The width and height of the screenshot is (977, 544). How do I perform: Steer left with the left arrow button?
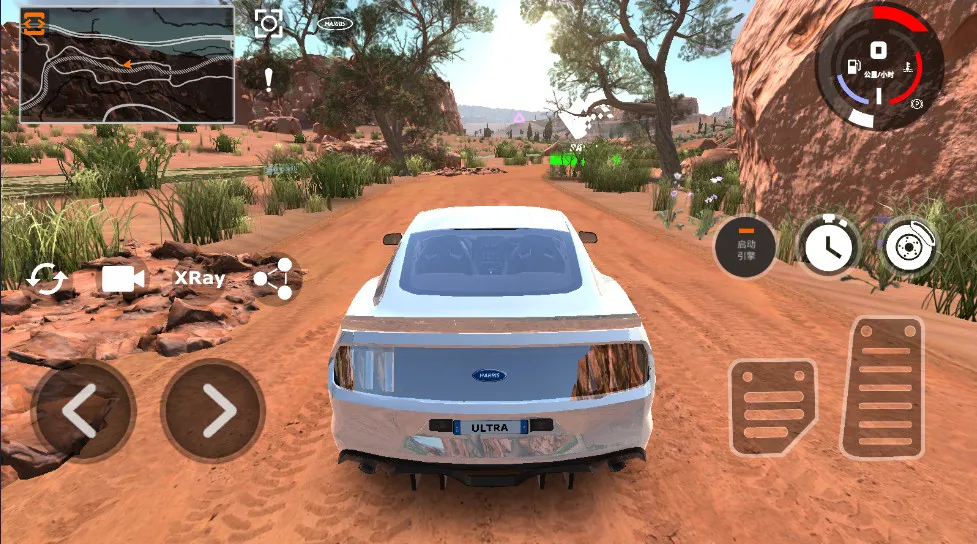[81, 410]
